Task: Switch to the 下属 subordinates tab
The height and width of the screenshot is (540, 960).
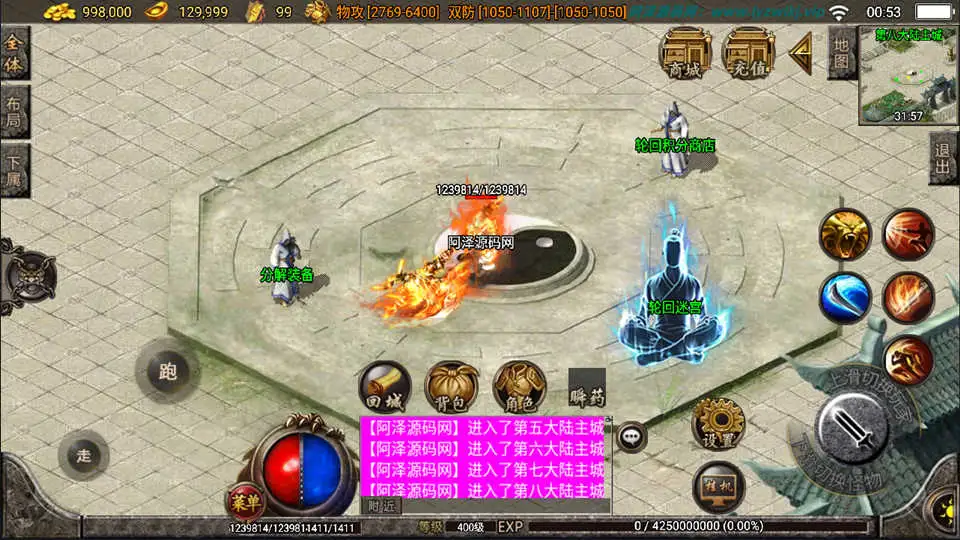Action: (14, 171)
